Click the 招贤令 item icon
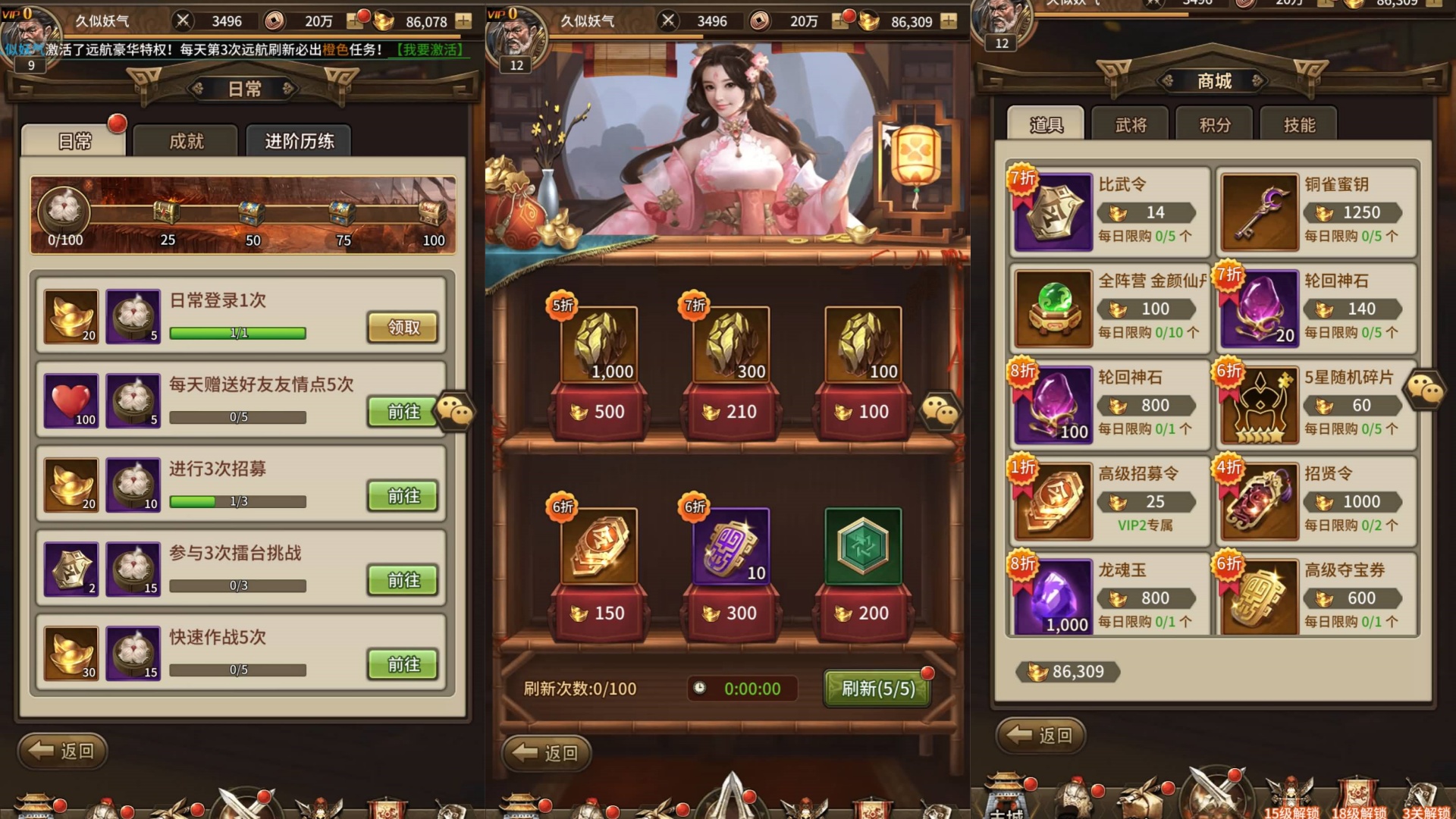 pos(1259,500)
